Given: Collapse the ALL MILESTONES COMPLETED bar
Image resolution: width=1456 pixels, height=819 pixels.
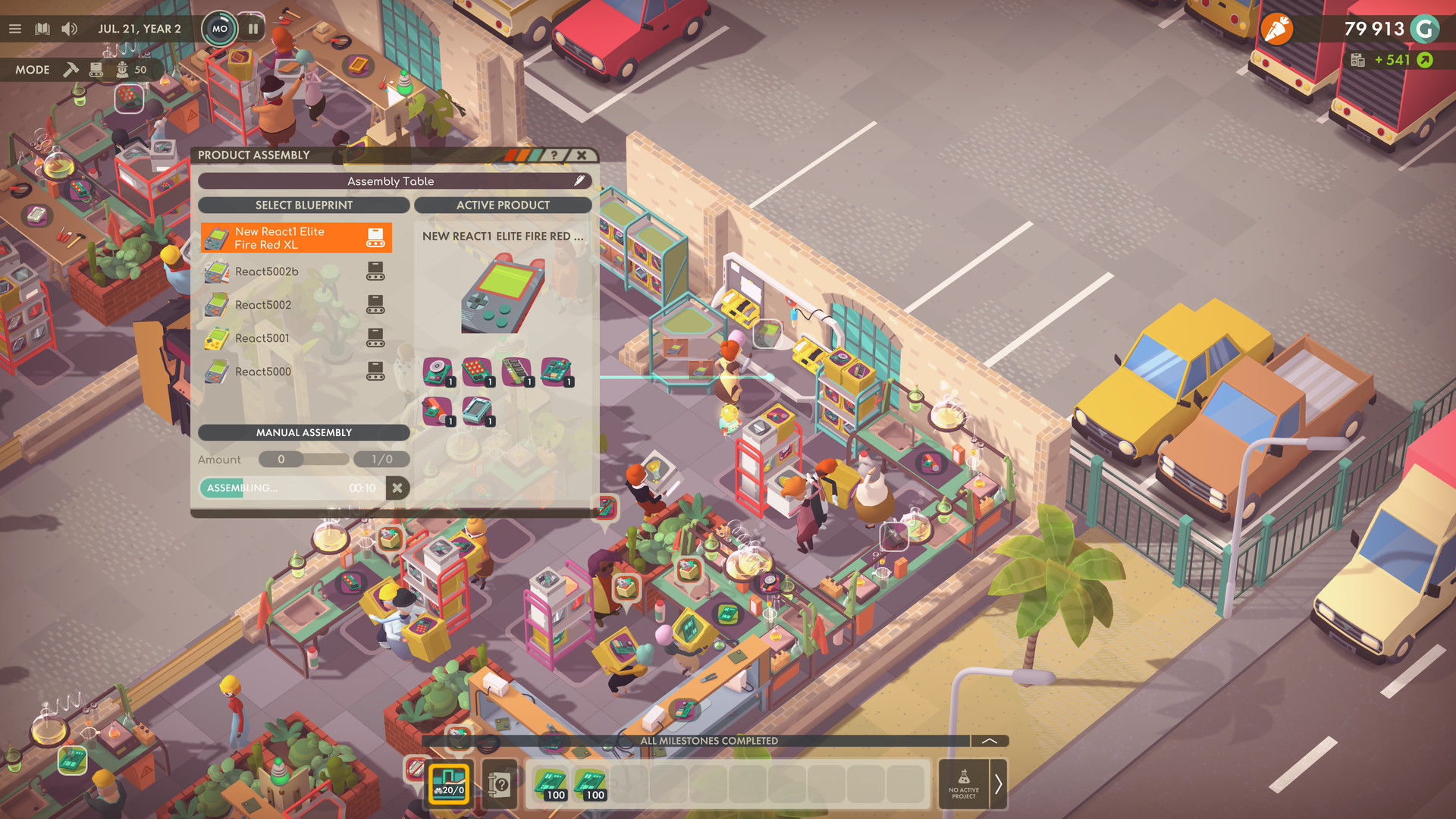Looking at the screenshot, I should click(x=988, y=741).
